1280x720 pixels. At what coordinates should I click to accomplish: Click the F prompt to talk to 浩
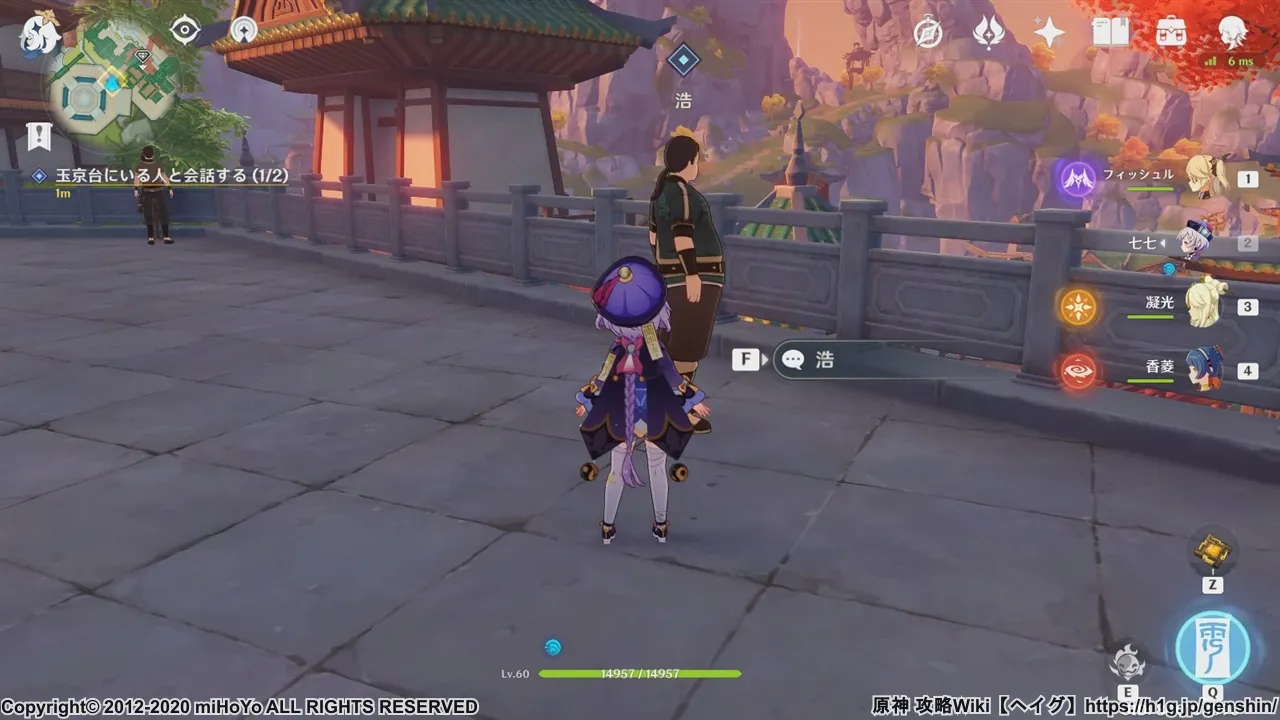(744, 359)
